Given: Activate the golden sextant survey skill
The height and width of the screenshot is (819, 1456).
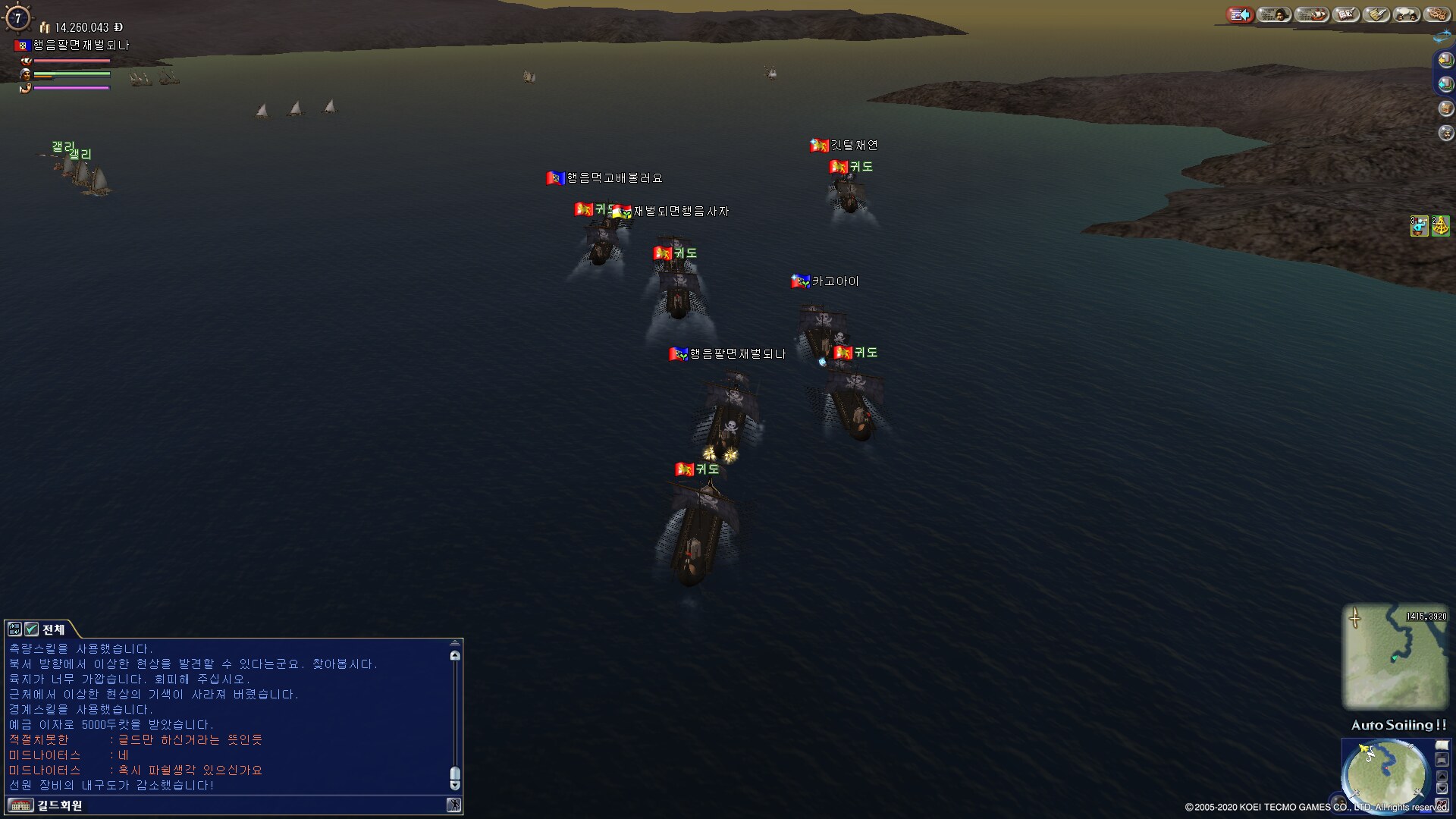Looking at the screenshot, I should 1440,226.
